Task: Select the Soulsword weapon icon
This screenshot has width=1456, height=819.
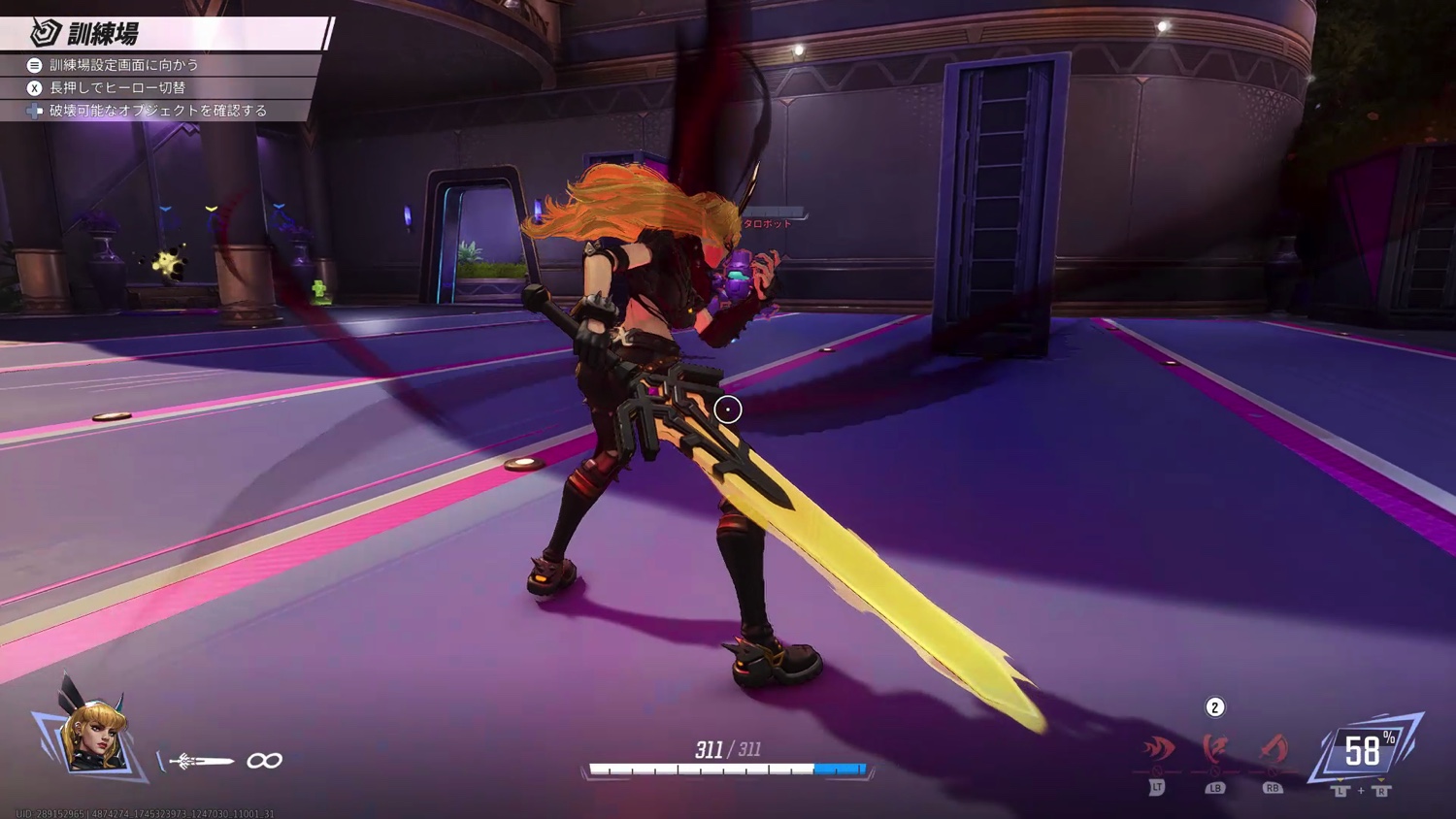Action: 202,761
